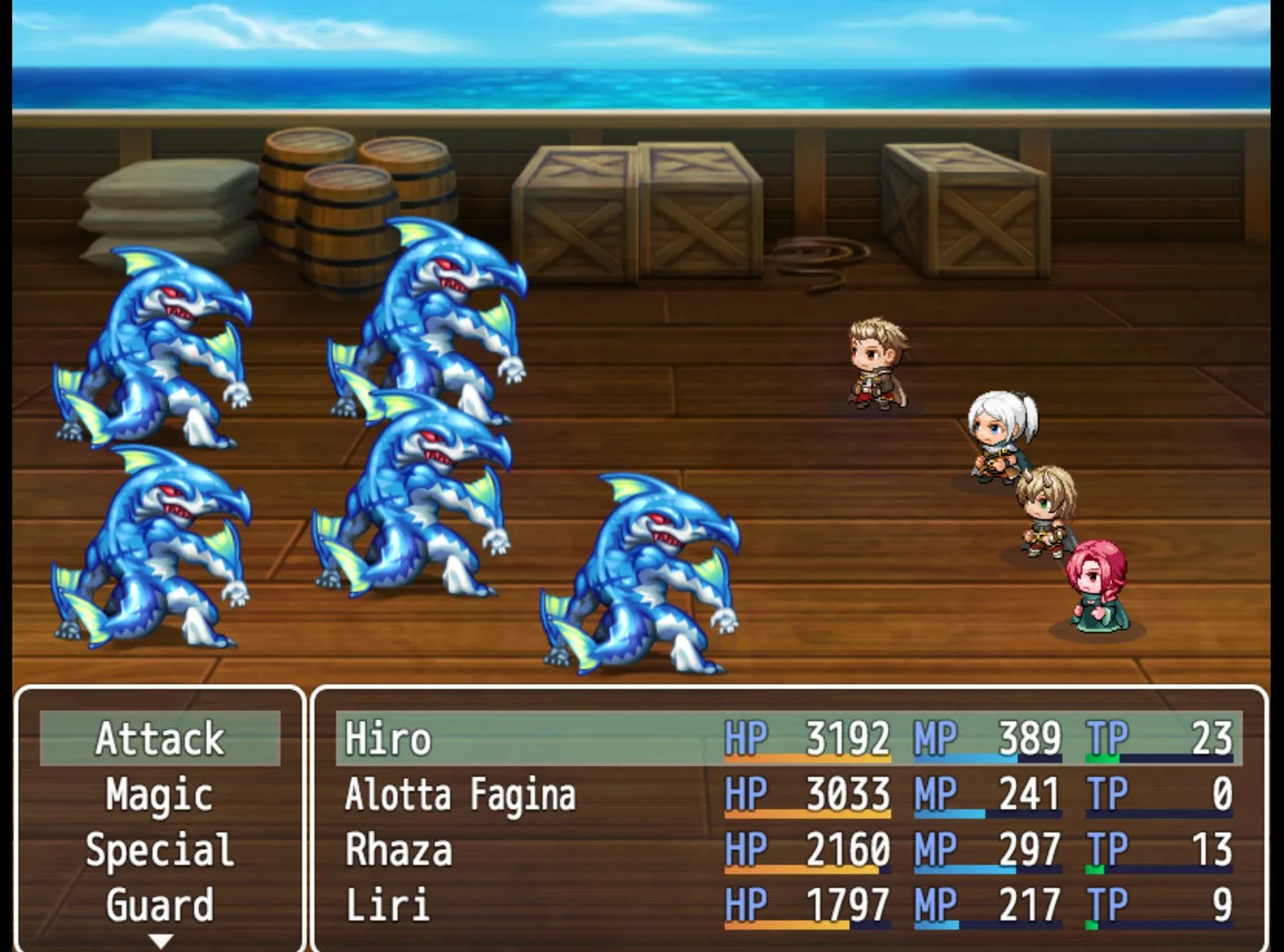The height and width of the screenshot is (952, 1284).
Task: Open the Magic command list
Action: (x=160, y=794)
